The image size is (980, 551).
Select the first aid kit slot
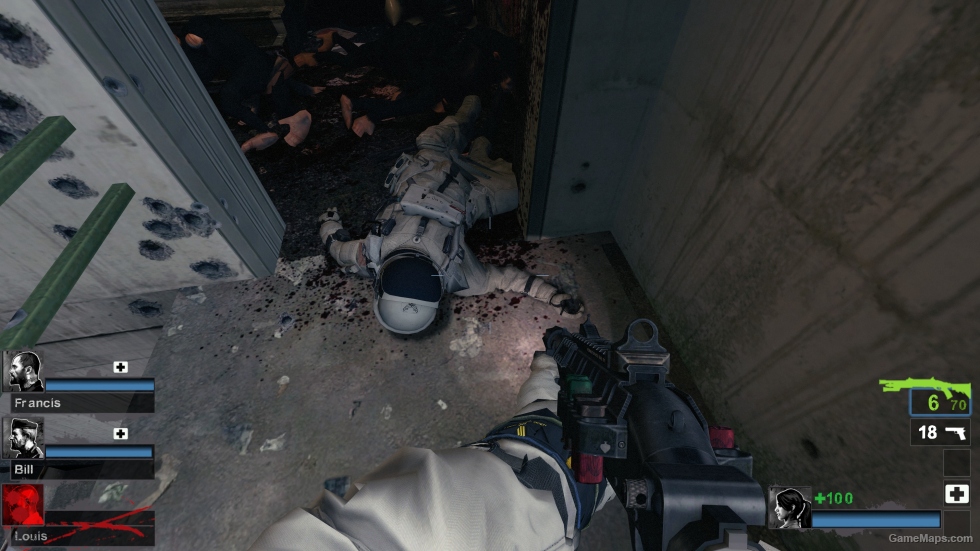[x=956, y=493]
